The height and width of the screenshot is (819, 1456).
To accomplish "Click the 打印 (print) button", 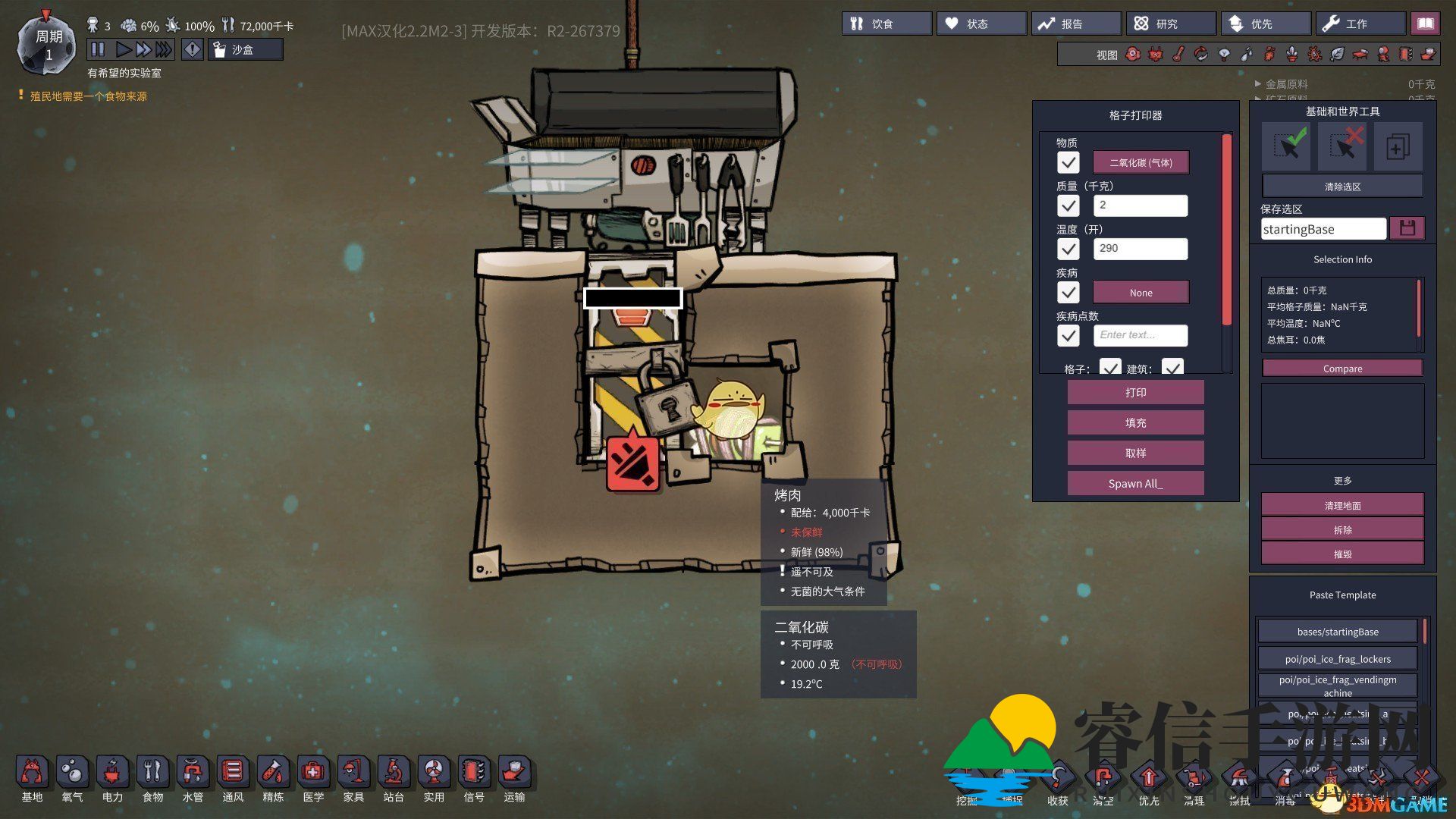I will (x=1135, y=393).
